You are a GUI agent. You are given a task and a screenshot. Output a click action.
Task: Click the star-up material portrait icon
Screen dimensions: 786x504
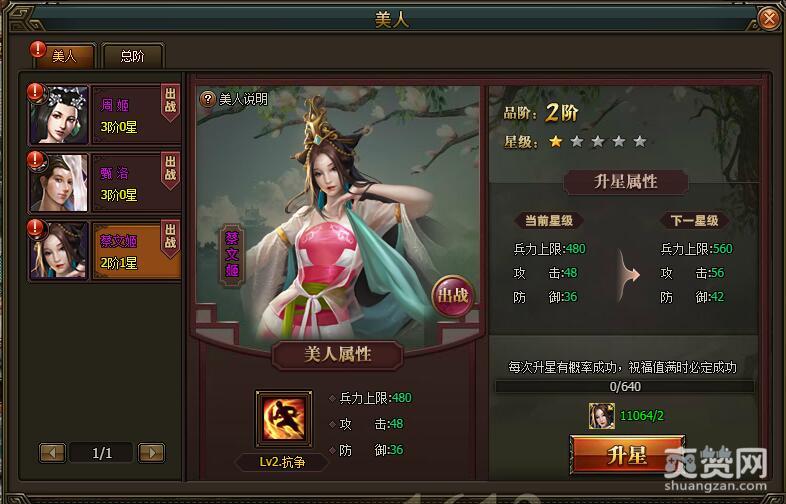603,414
